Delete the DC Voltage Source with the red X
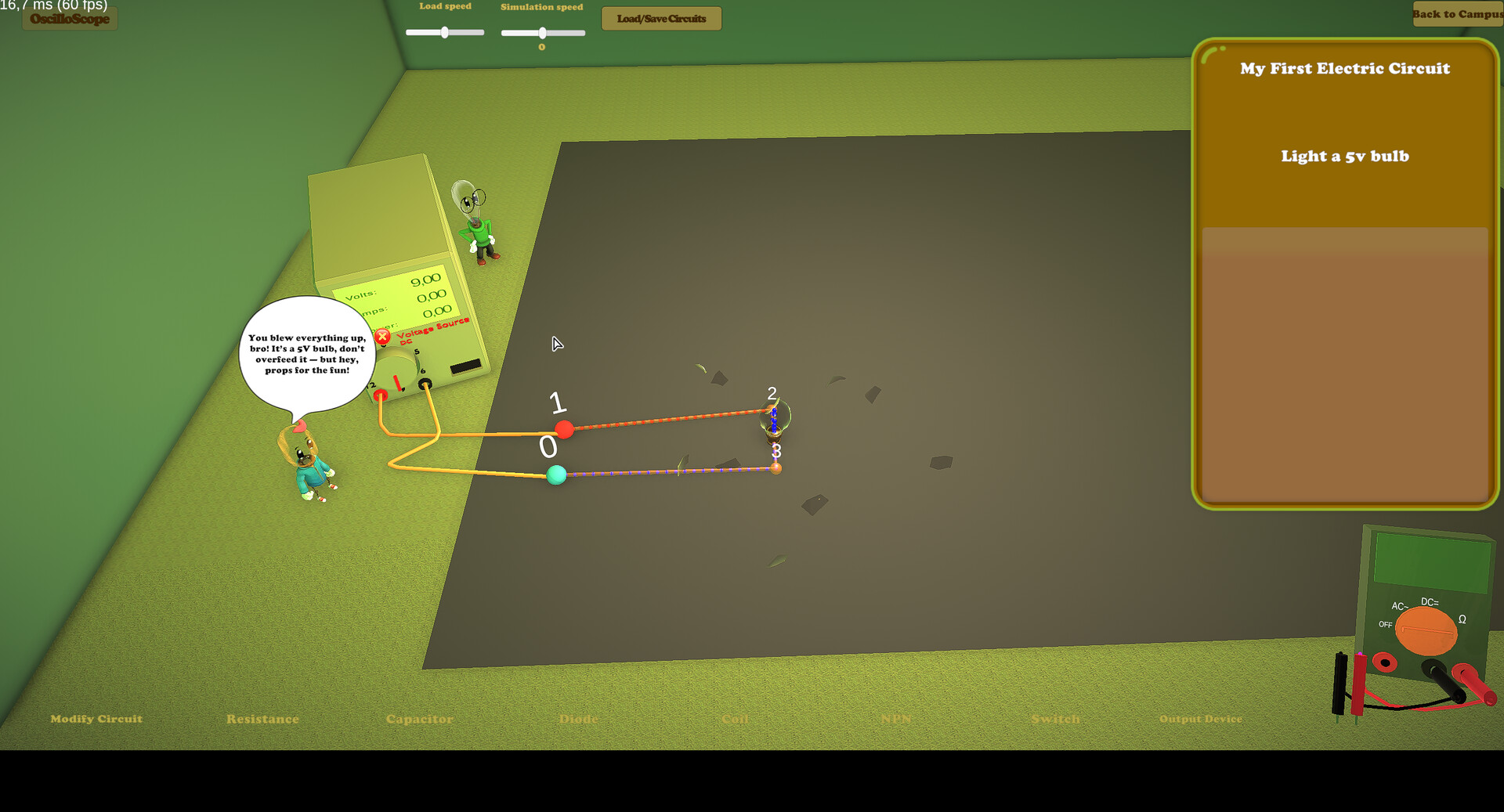 point(382,336)
